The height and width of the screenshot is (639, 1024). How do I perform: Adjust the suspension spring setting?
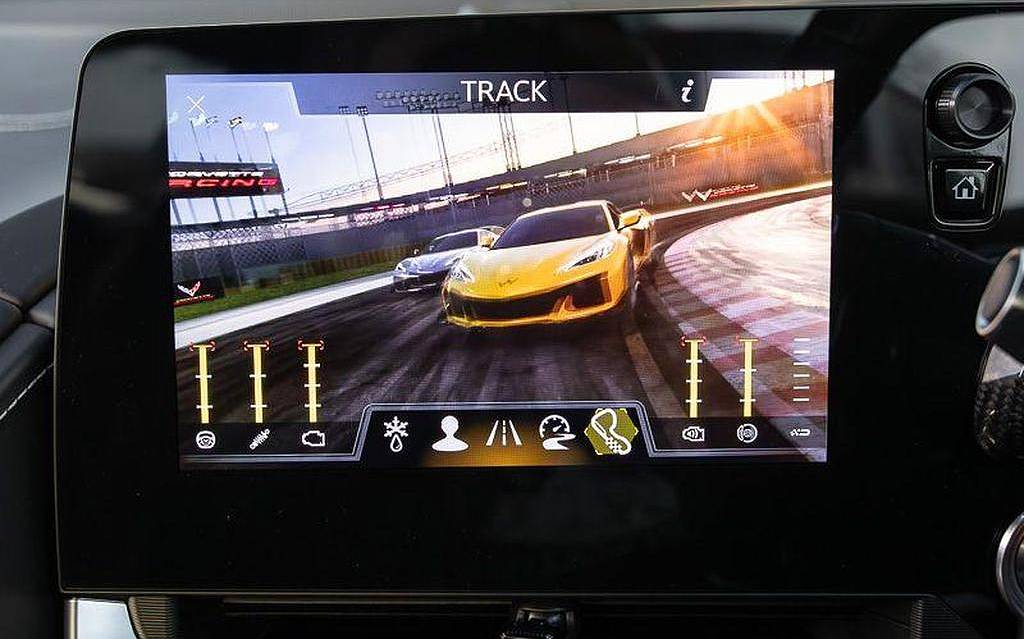(259, 438)
